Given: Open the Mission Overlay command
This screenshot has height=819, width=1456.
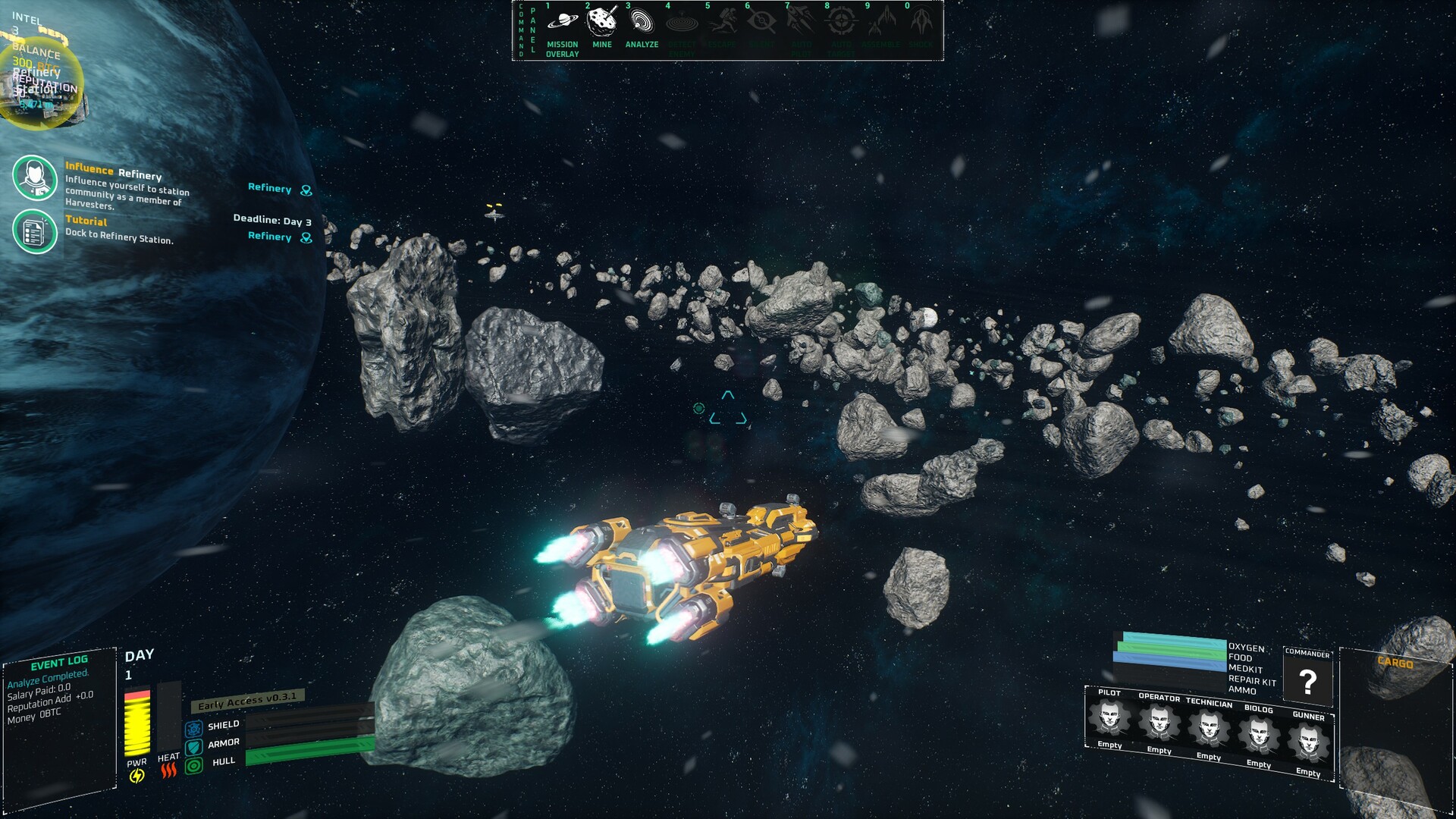Looking at the screenshot, I should coord(561,21).
